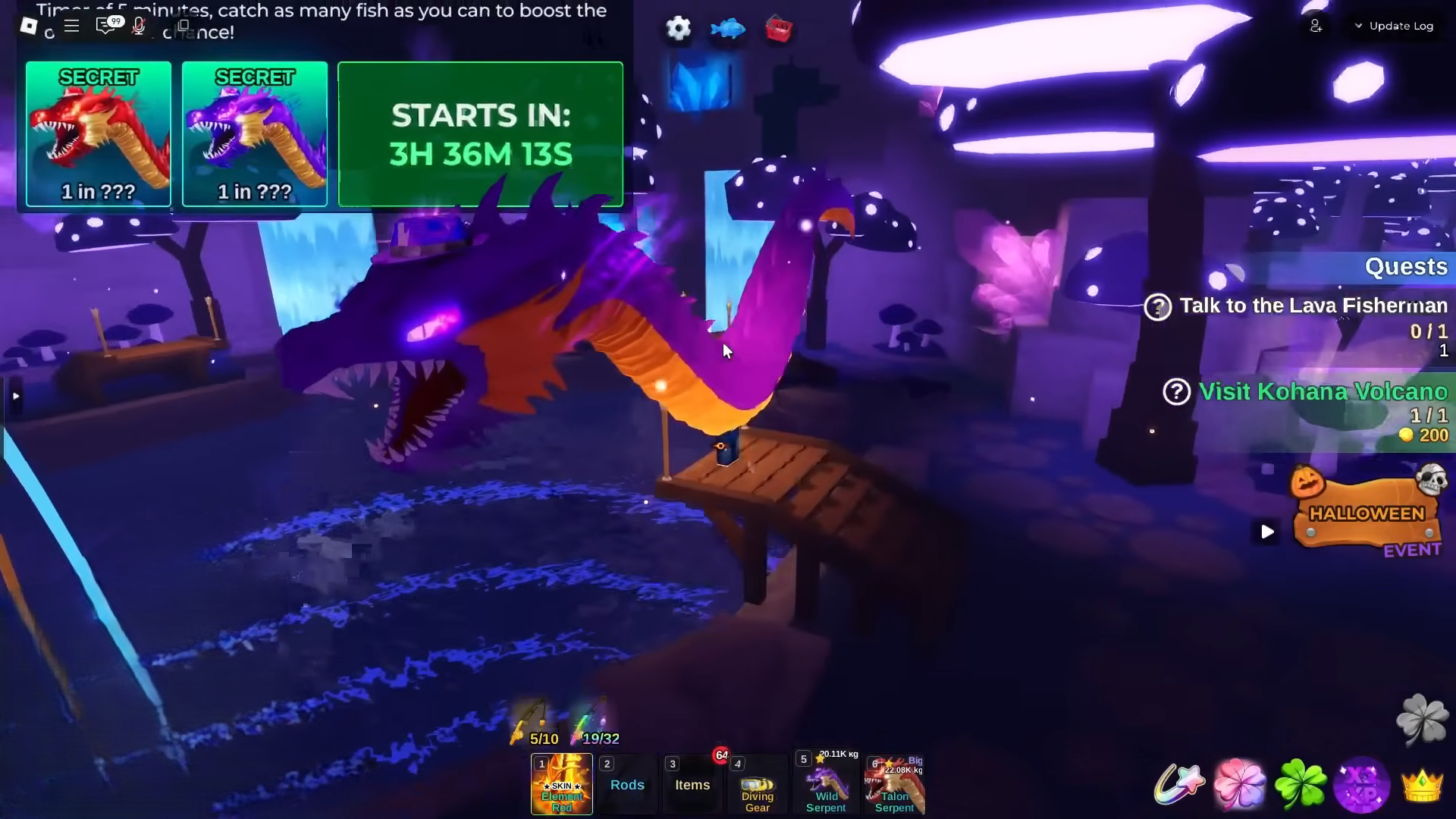
Task: Click the play arrow beside the Halloween banner
Action: (x=1267, y=532)
